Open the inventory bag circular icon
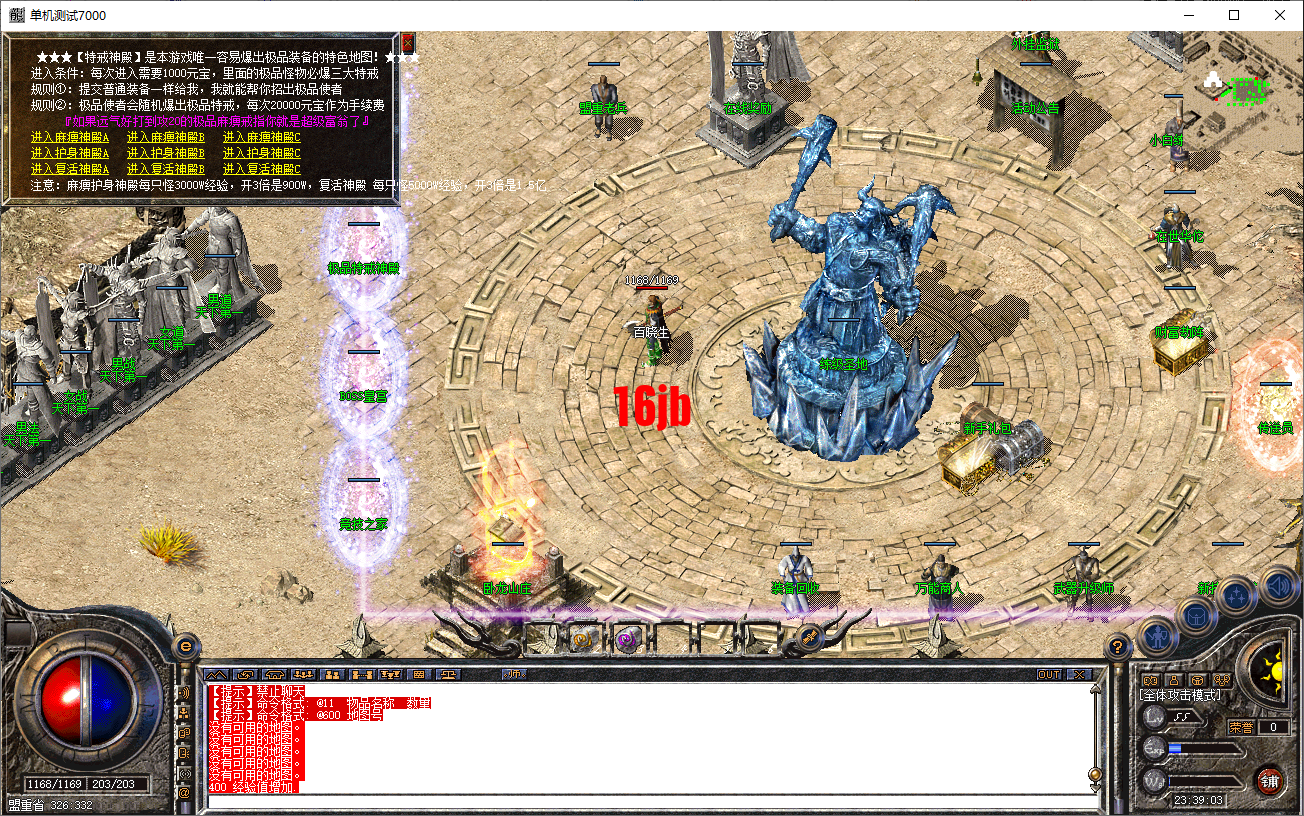This screenshot has width=1304, height=816. pos(1196,615)
